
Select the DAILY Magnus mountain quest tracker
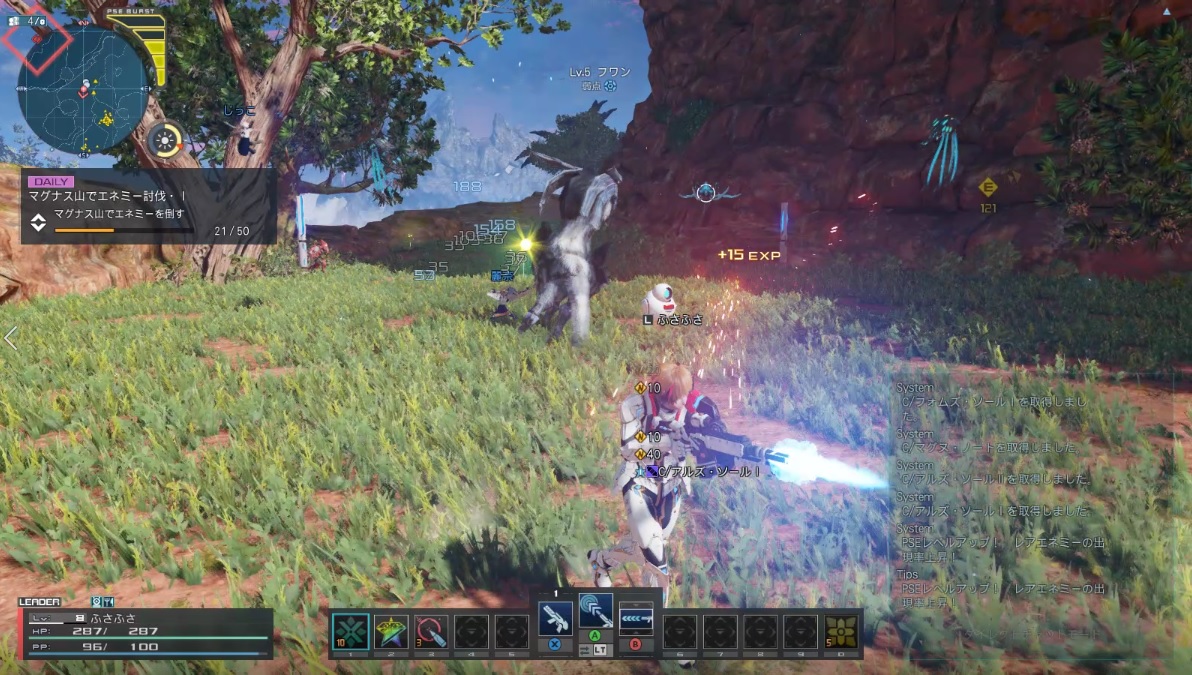tap(148, 207)
